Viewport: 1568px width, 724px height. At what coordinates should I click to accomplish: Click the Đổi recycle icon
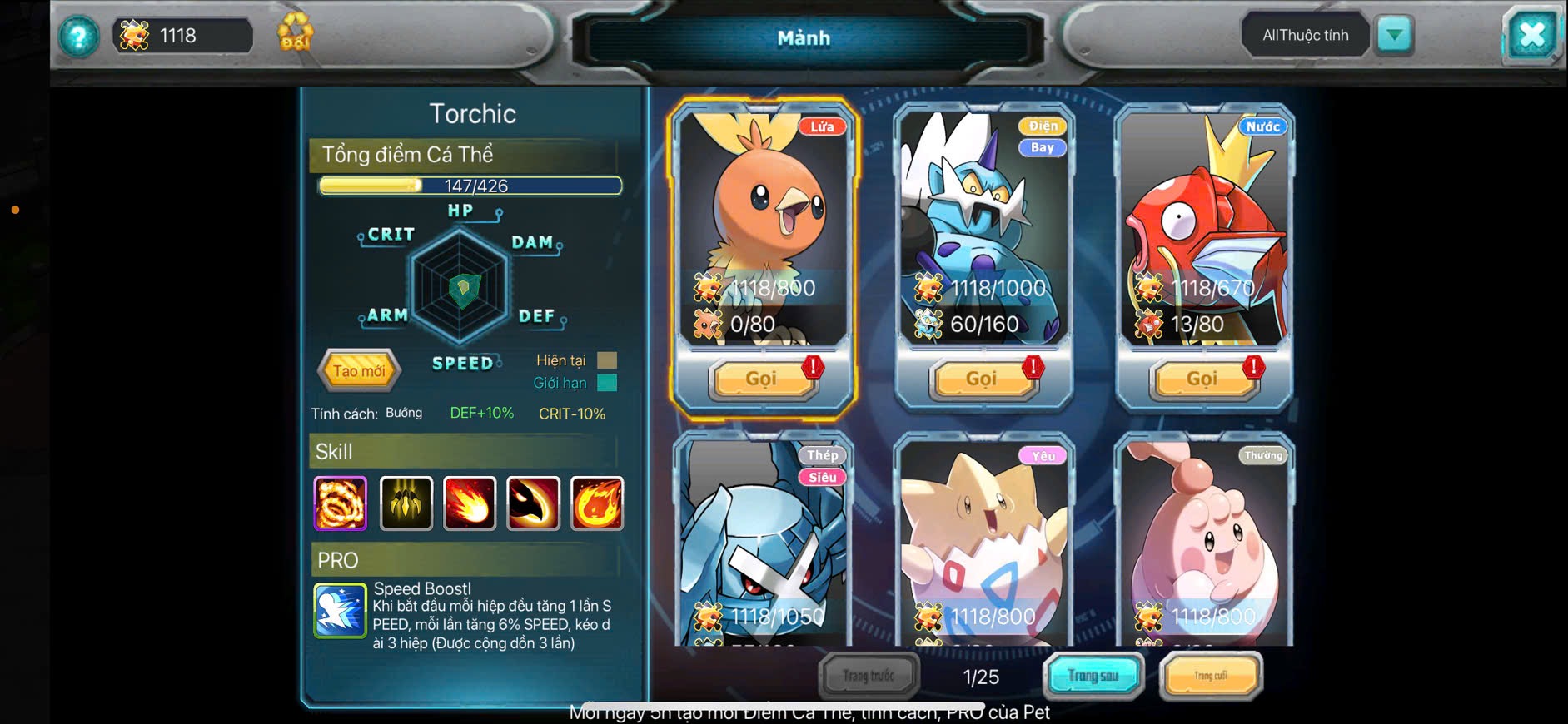[295, 33]
